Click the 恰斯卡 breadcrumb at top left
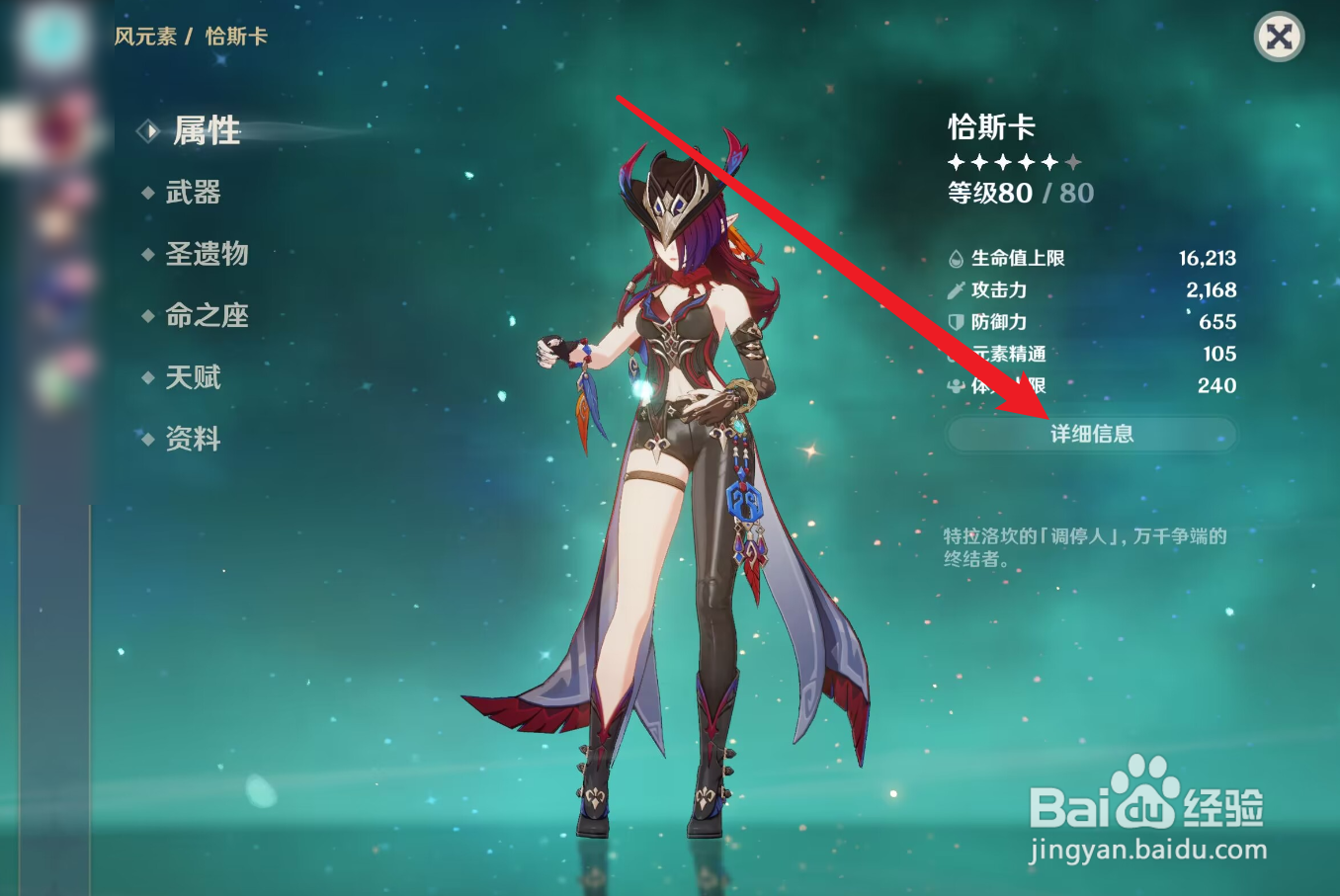1340x896 pixels. 234,36
